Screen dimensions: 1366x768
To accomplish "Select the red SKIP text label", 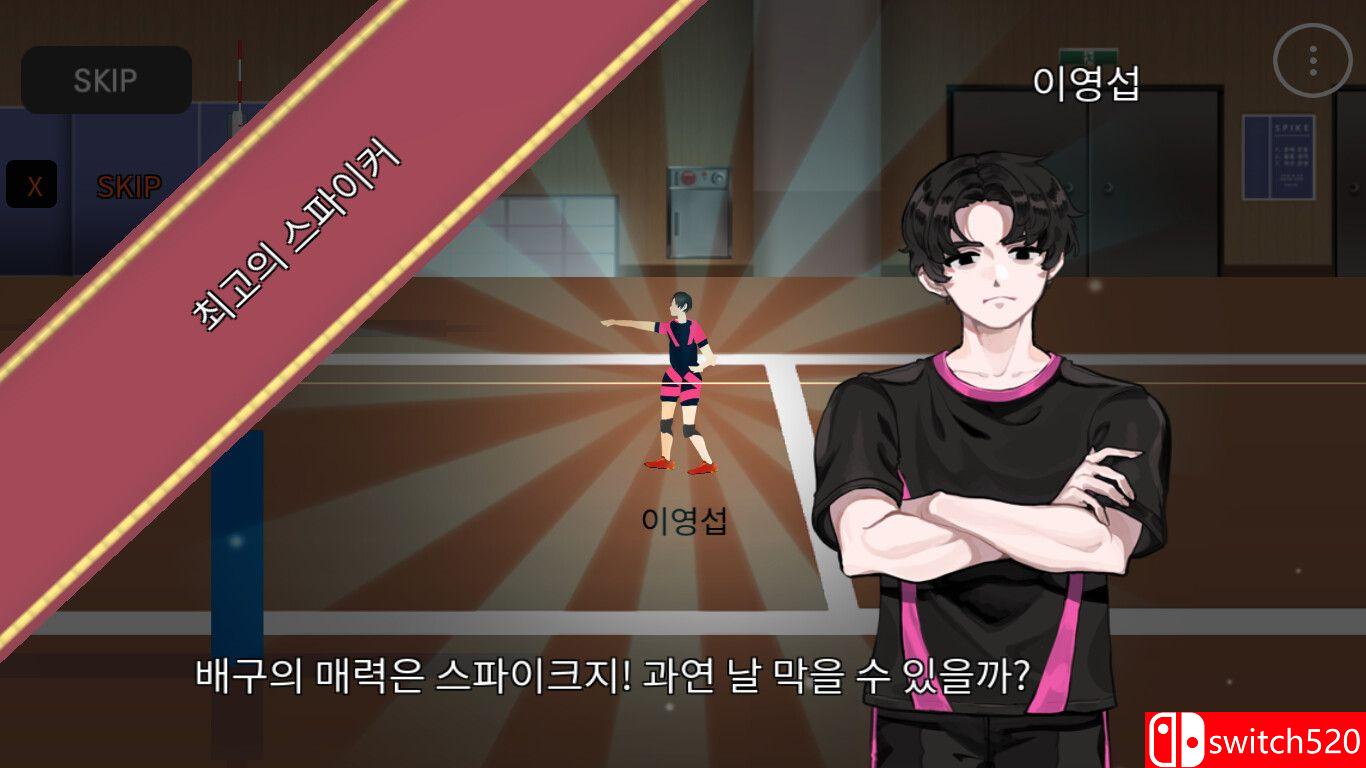I will coord(127,185).
